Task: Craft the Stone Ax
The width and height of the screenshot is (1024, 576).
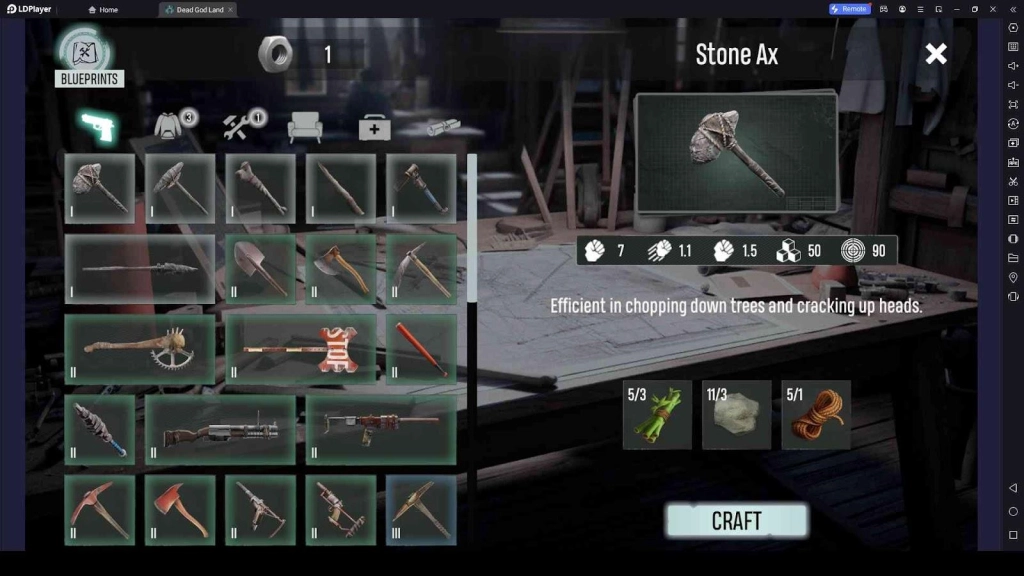Action: (736, 520)
